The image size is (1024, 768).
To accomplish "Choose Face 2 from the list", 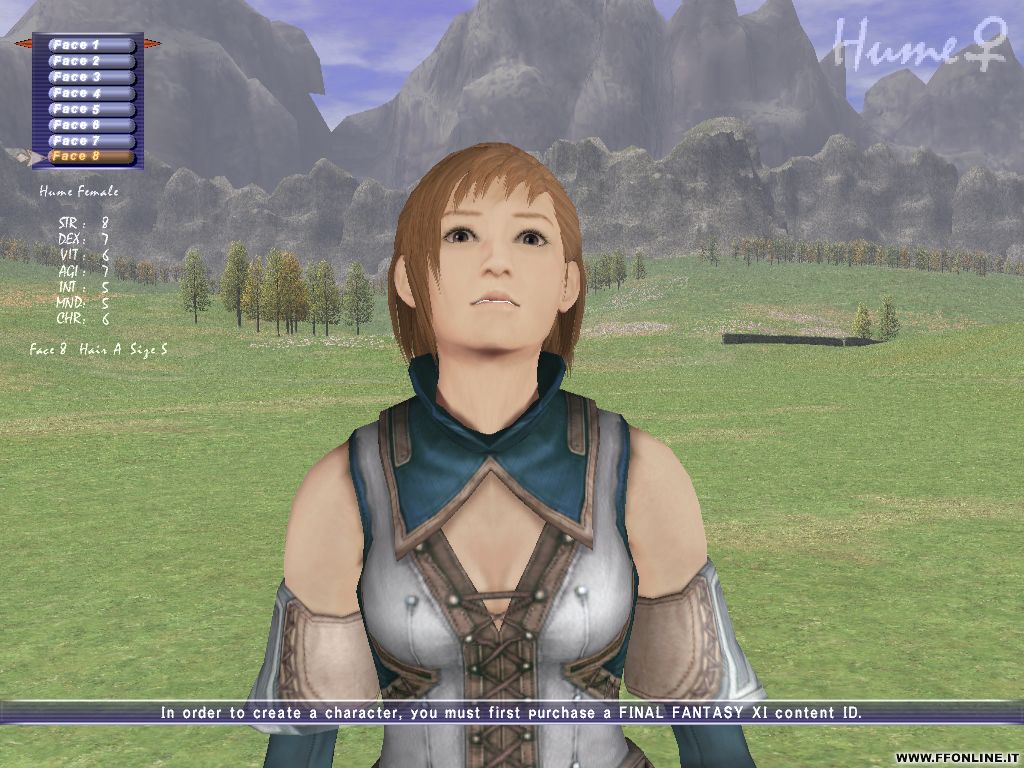I will point(90,61).
